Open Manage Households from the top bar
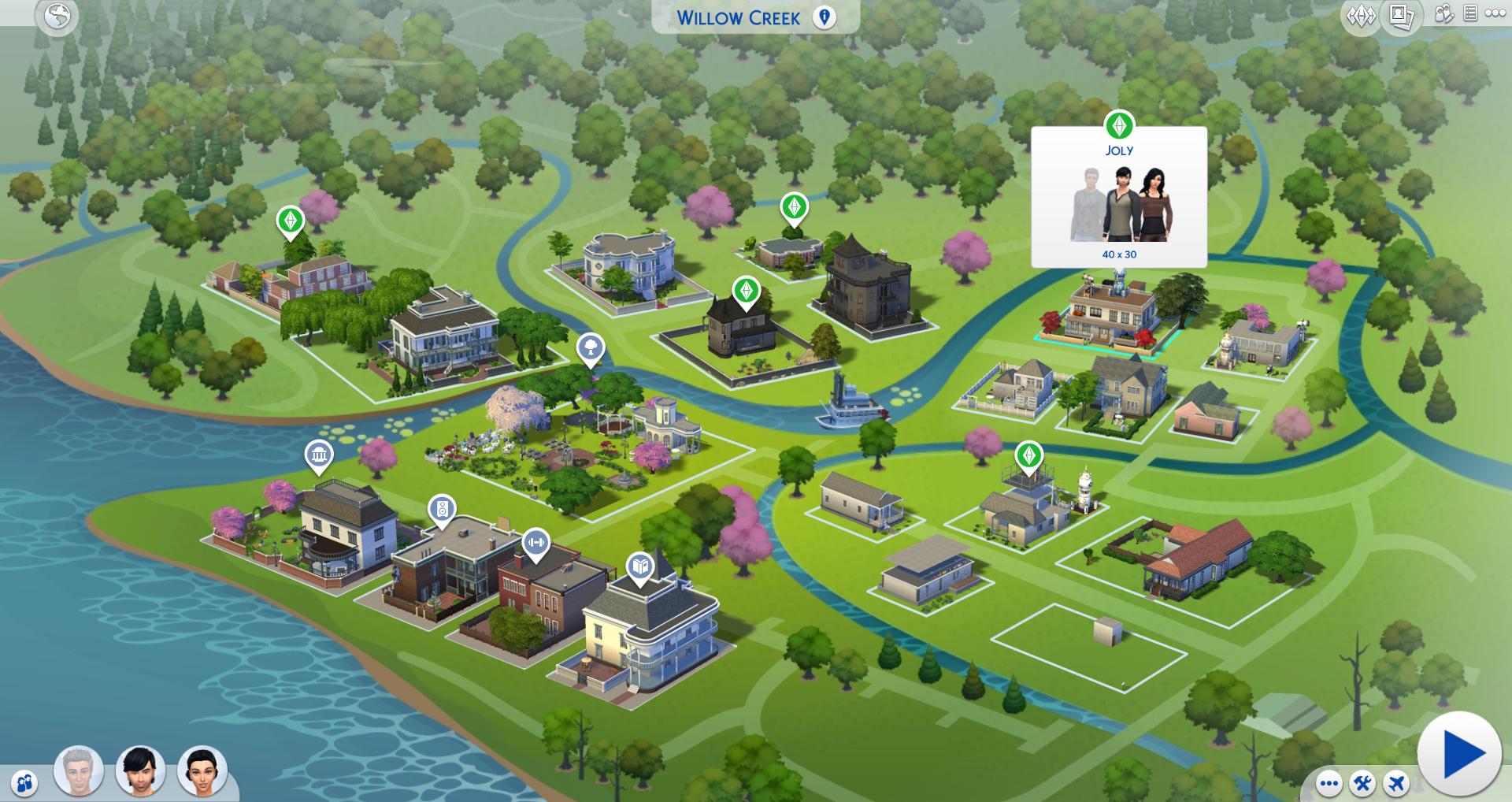The image size is (1512, 802). pyautogui.click(x=1444, y=14)
